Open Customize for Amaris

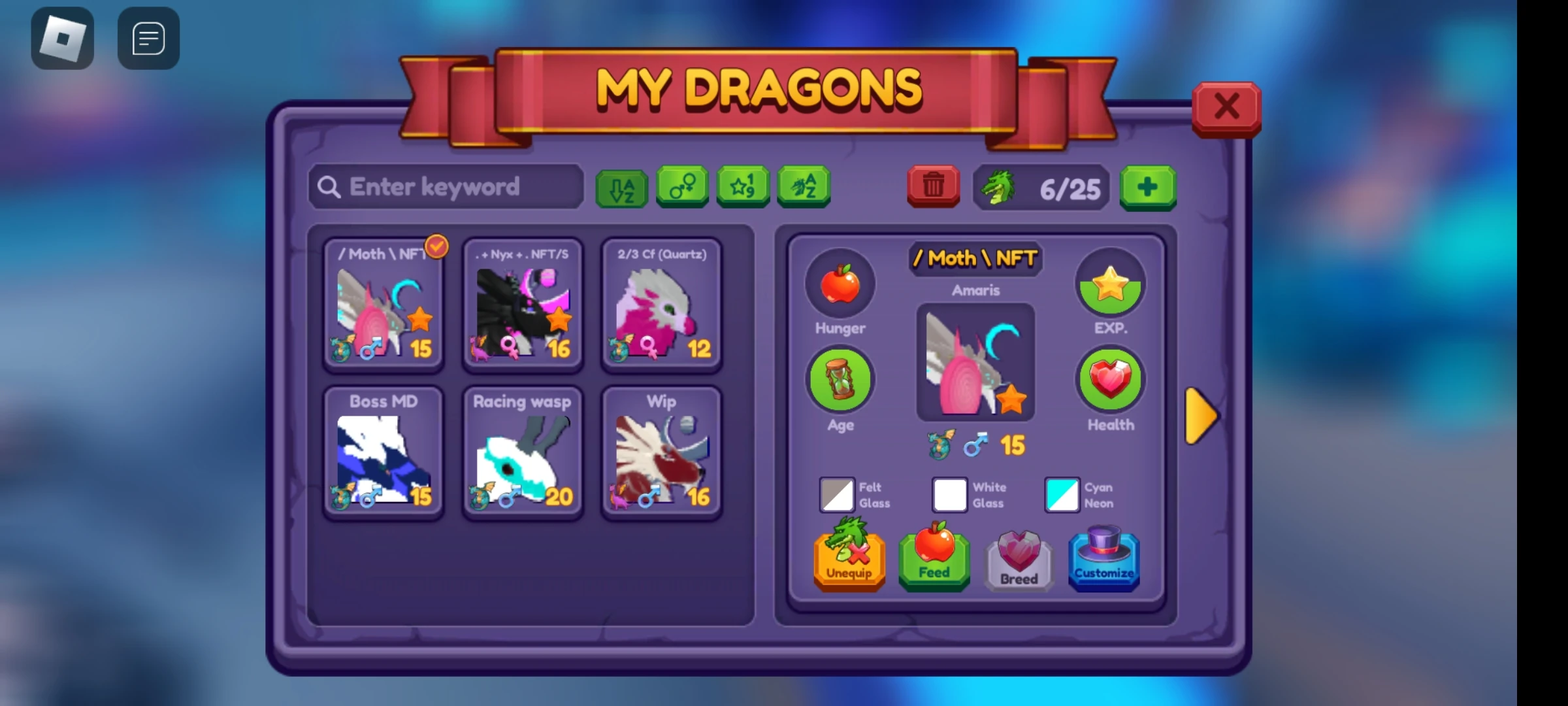pyautogui.click(x=1104, y=559)
